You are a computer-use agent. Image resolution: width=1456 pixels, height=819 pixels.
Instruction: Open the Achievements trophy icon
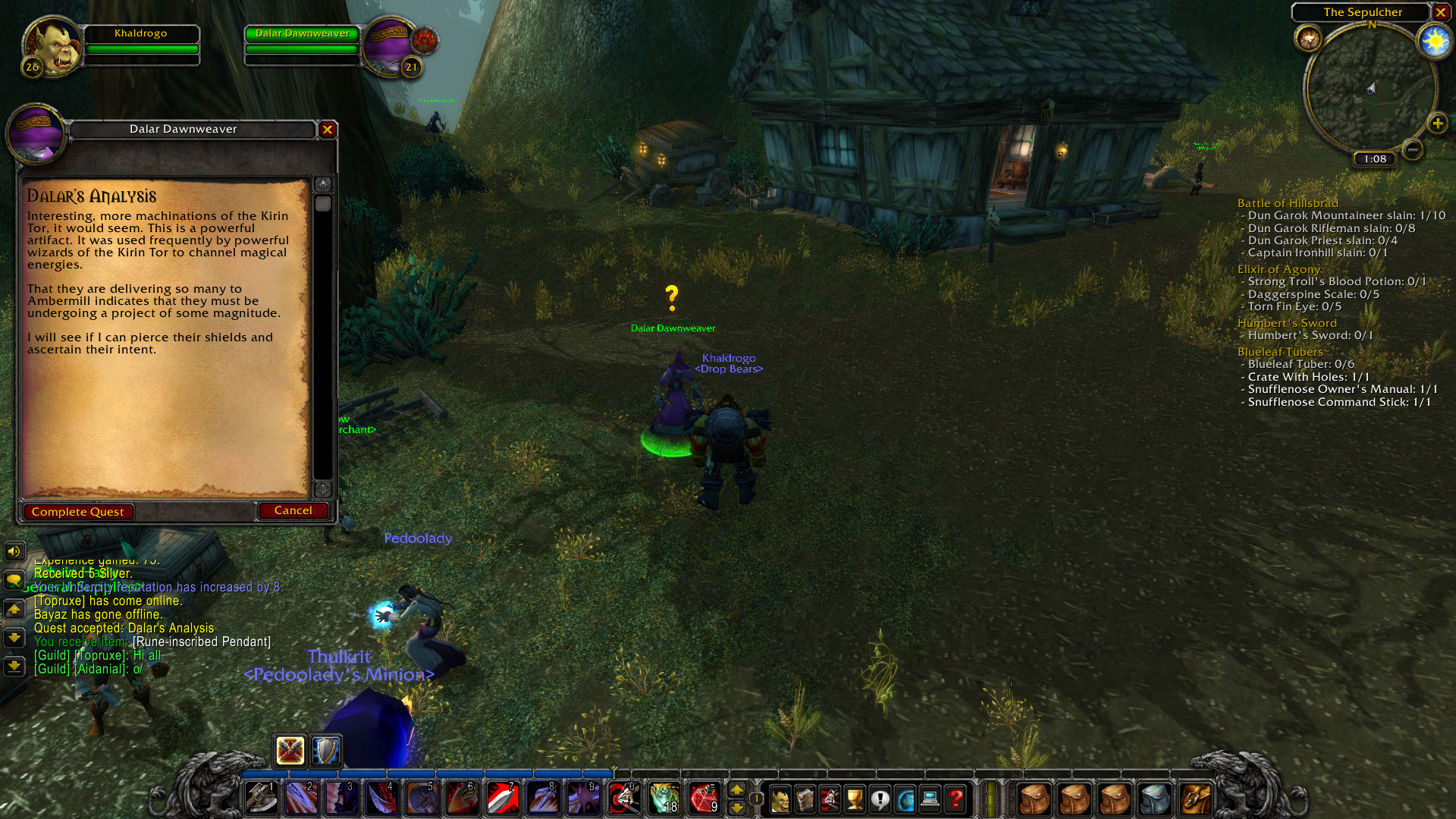[x=855, y=798]
